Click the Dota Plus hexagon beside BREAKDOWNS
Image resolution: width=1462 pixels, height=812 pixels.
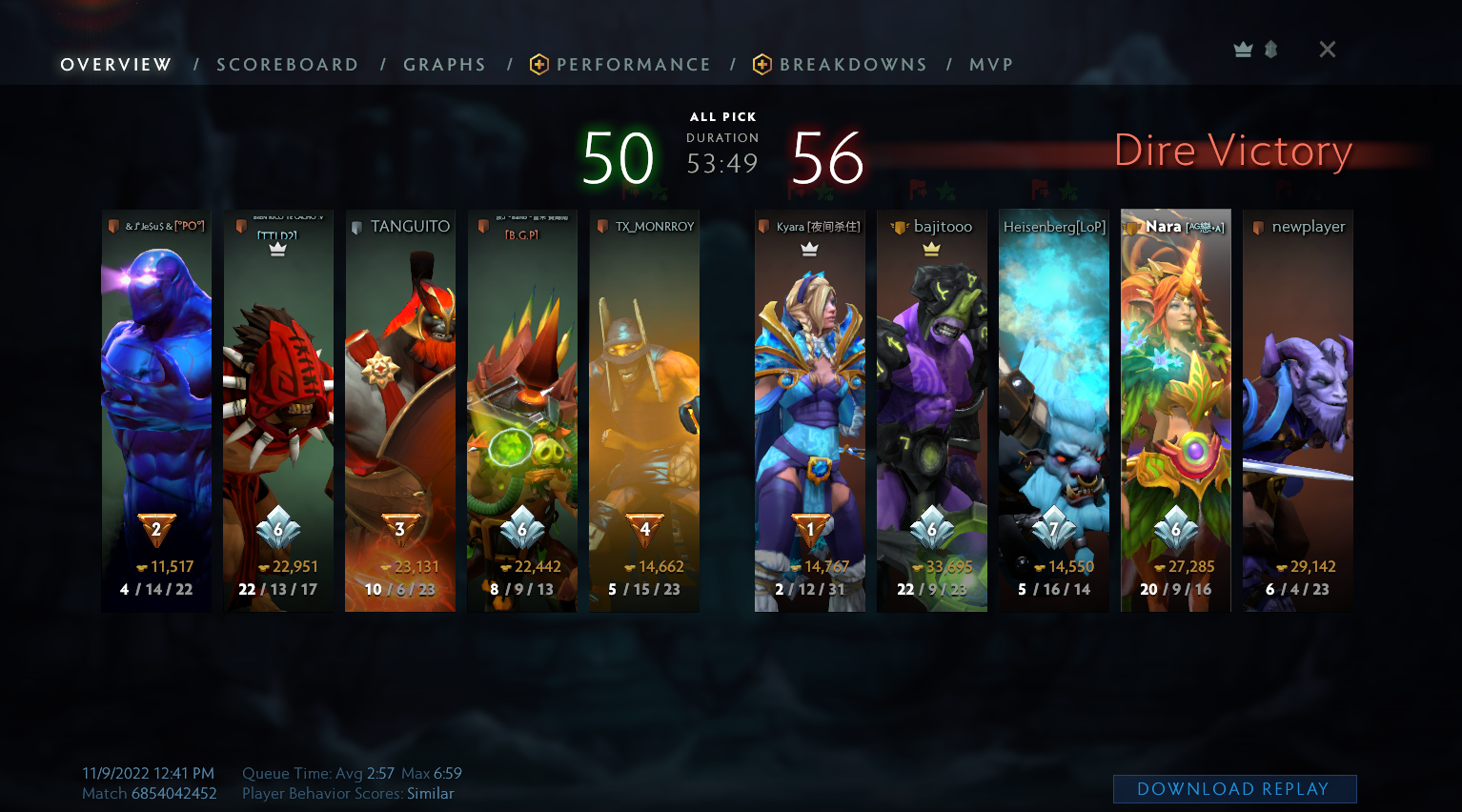tap(761, 65)
